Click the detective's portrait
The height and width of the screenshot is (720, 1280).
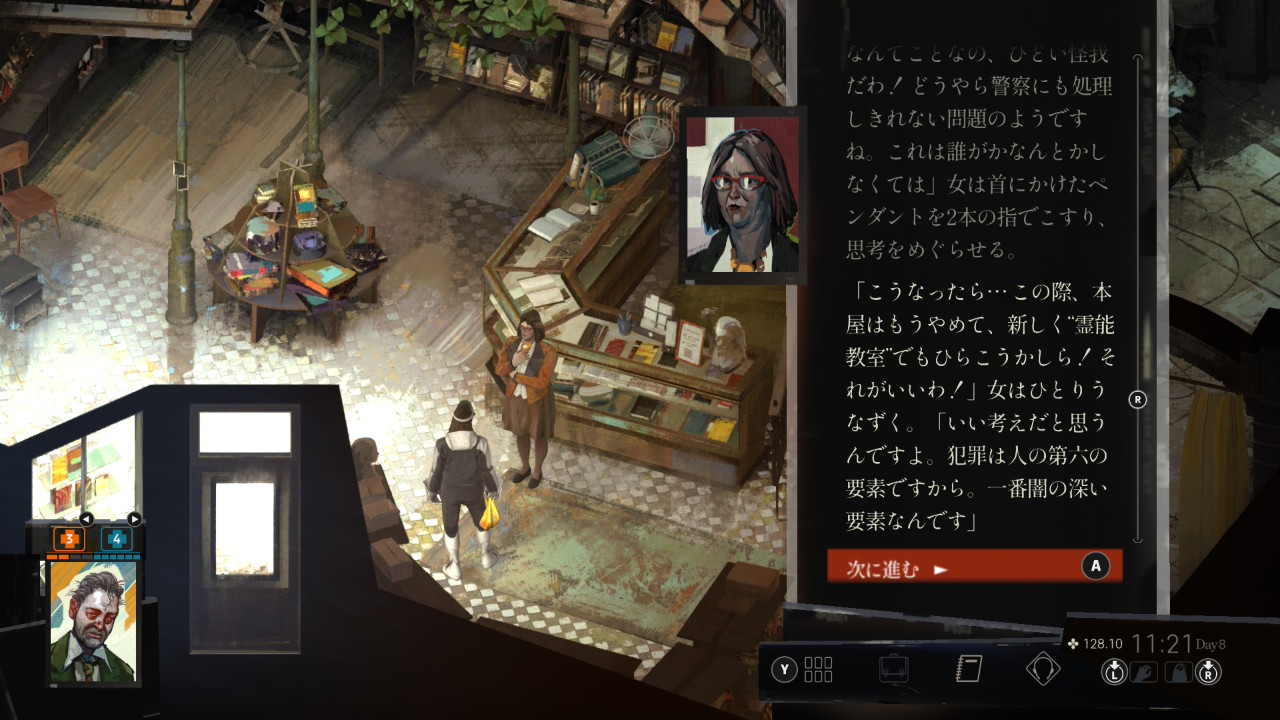(x=94, y=622)
